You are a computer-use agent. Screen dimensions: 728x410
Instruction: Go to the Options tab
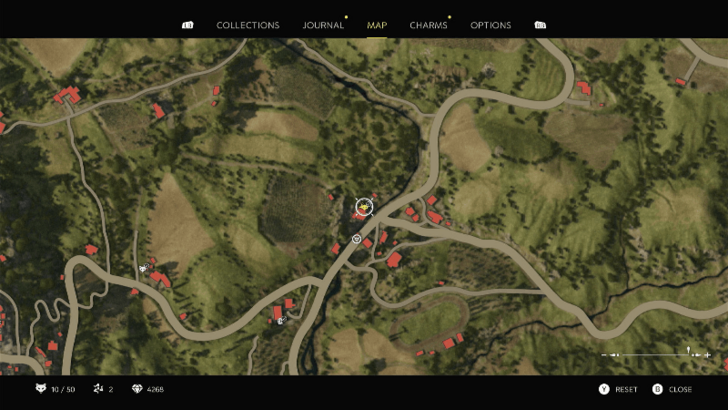(x=490, y=25)
